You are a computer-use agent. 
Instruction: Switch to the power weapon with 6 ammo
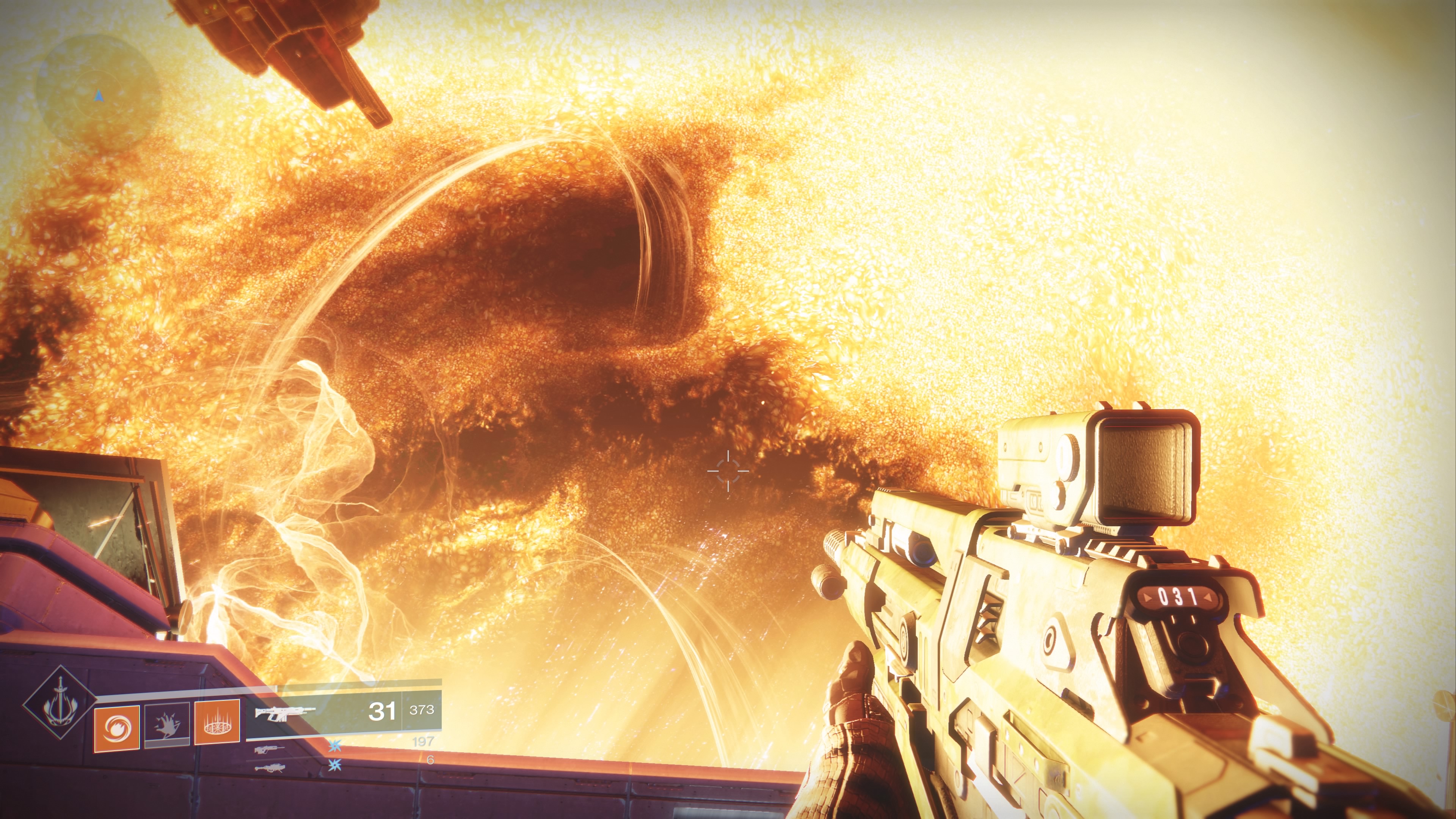270,768
